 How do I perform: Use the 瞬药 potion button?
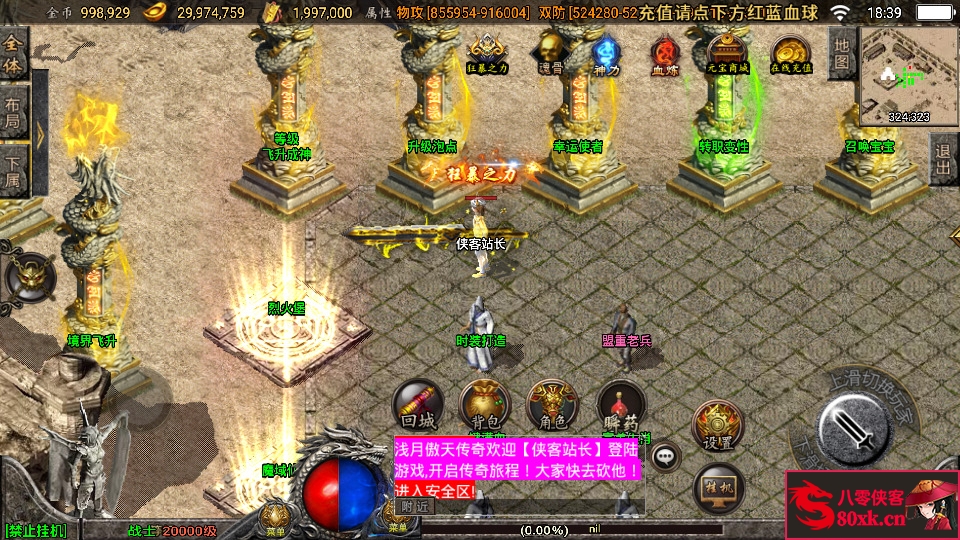coord(621,405)
